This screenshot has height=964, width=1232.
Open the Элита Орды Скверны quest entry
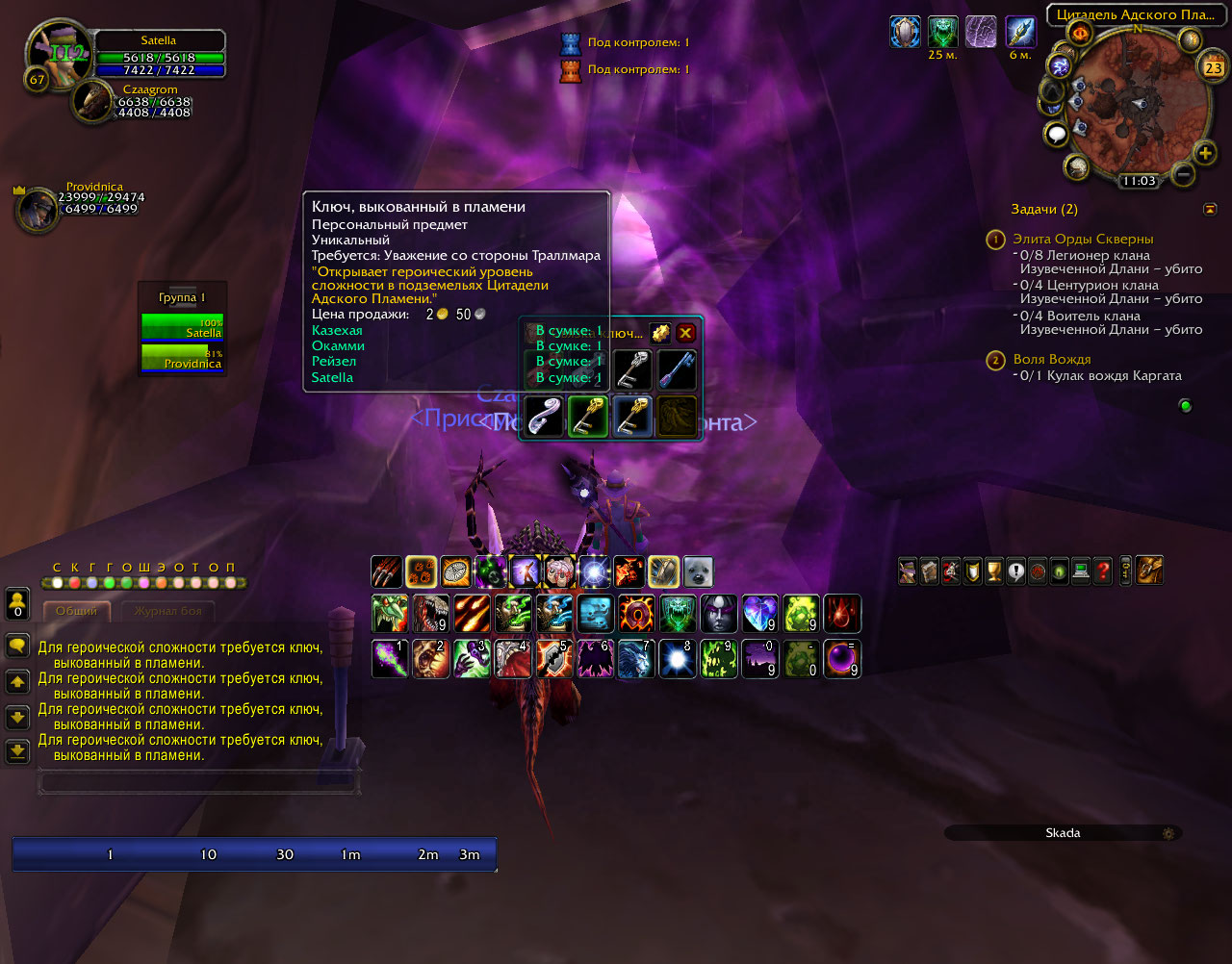pyautogui.click(x=1082, y=239)
